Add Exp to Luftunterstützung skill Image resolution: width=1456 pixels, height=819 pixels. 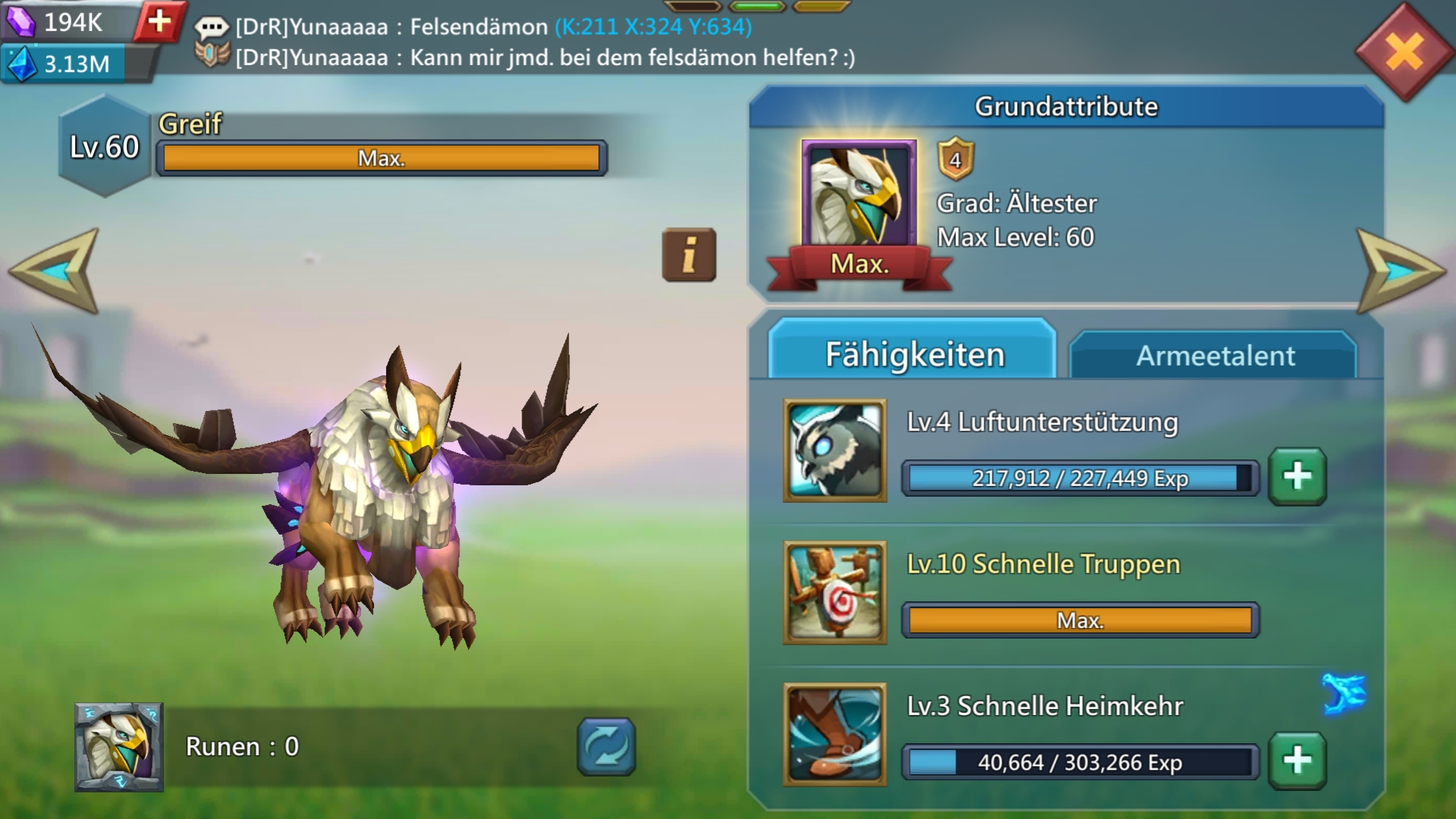1297,476
